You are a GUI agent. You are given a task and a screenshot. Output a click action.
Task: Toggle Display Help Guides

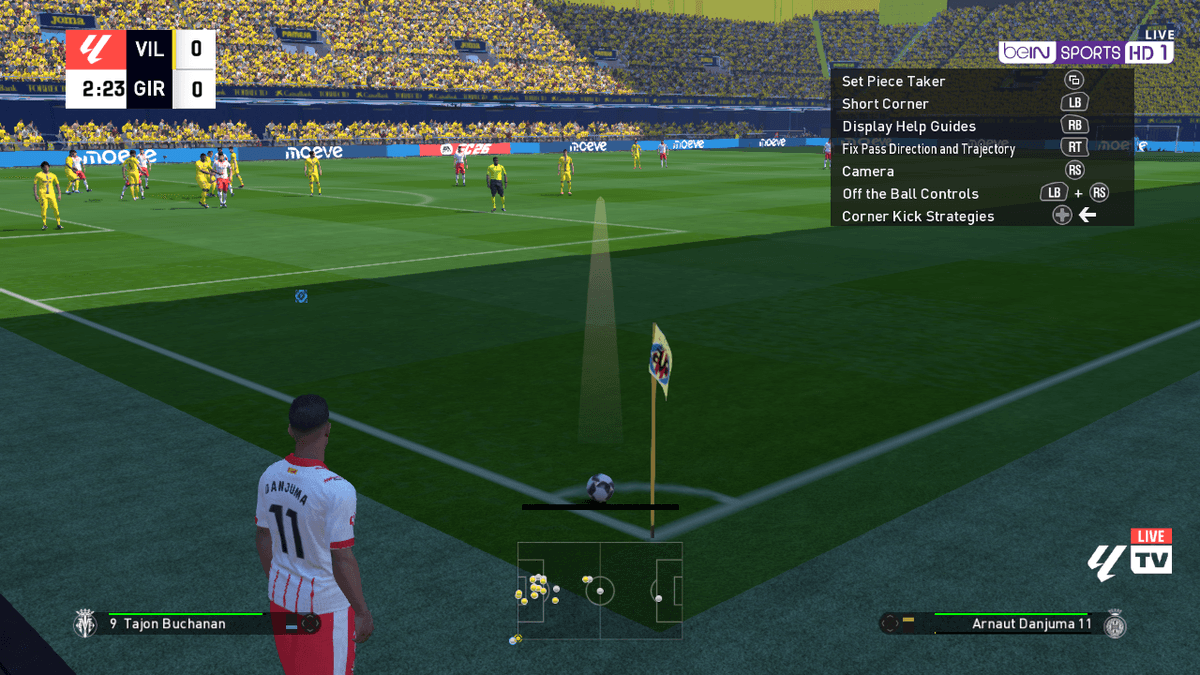(x=908, y=126)
